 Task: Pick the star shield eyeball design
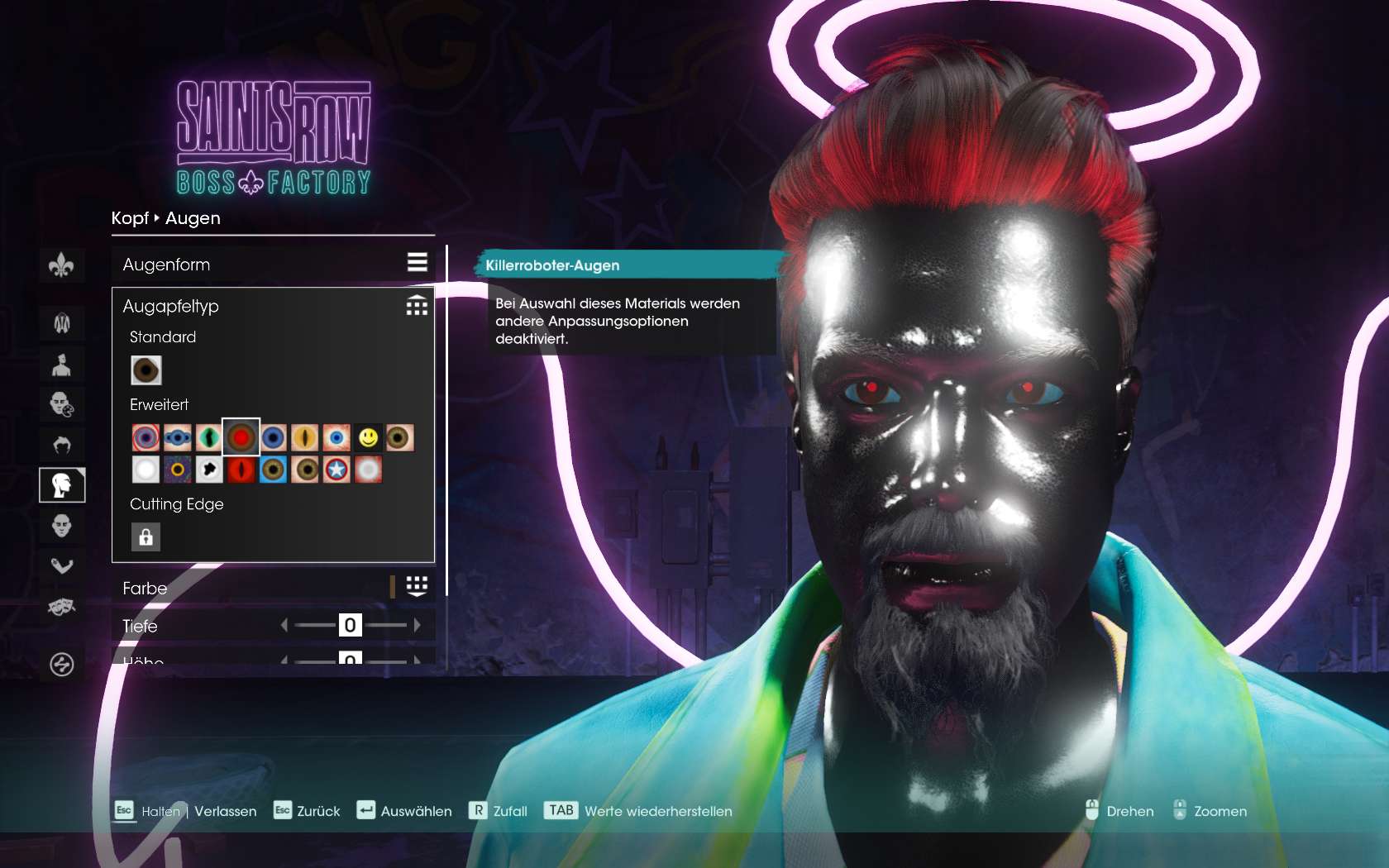point(337,470)
